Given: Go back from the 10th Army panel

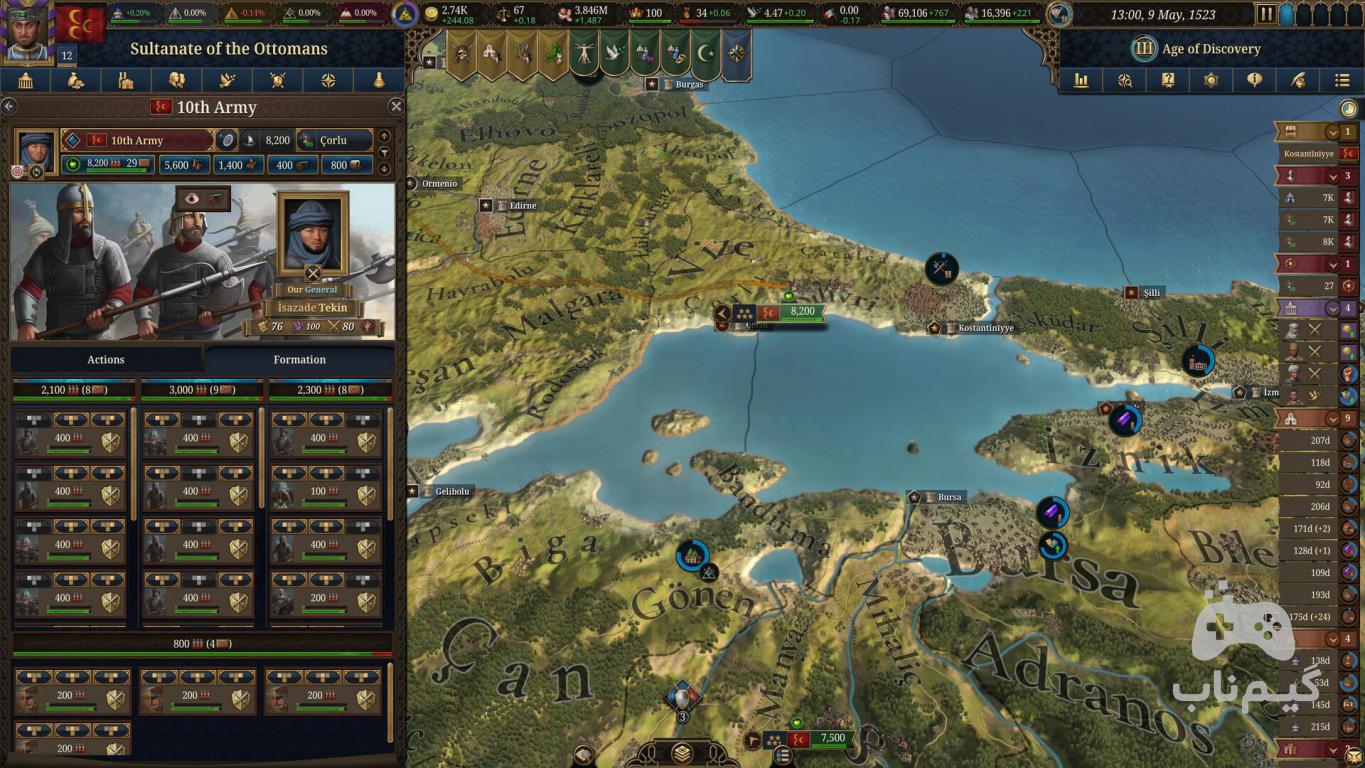Looking at the screenshot, I should [x=9, y=107].
